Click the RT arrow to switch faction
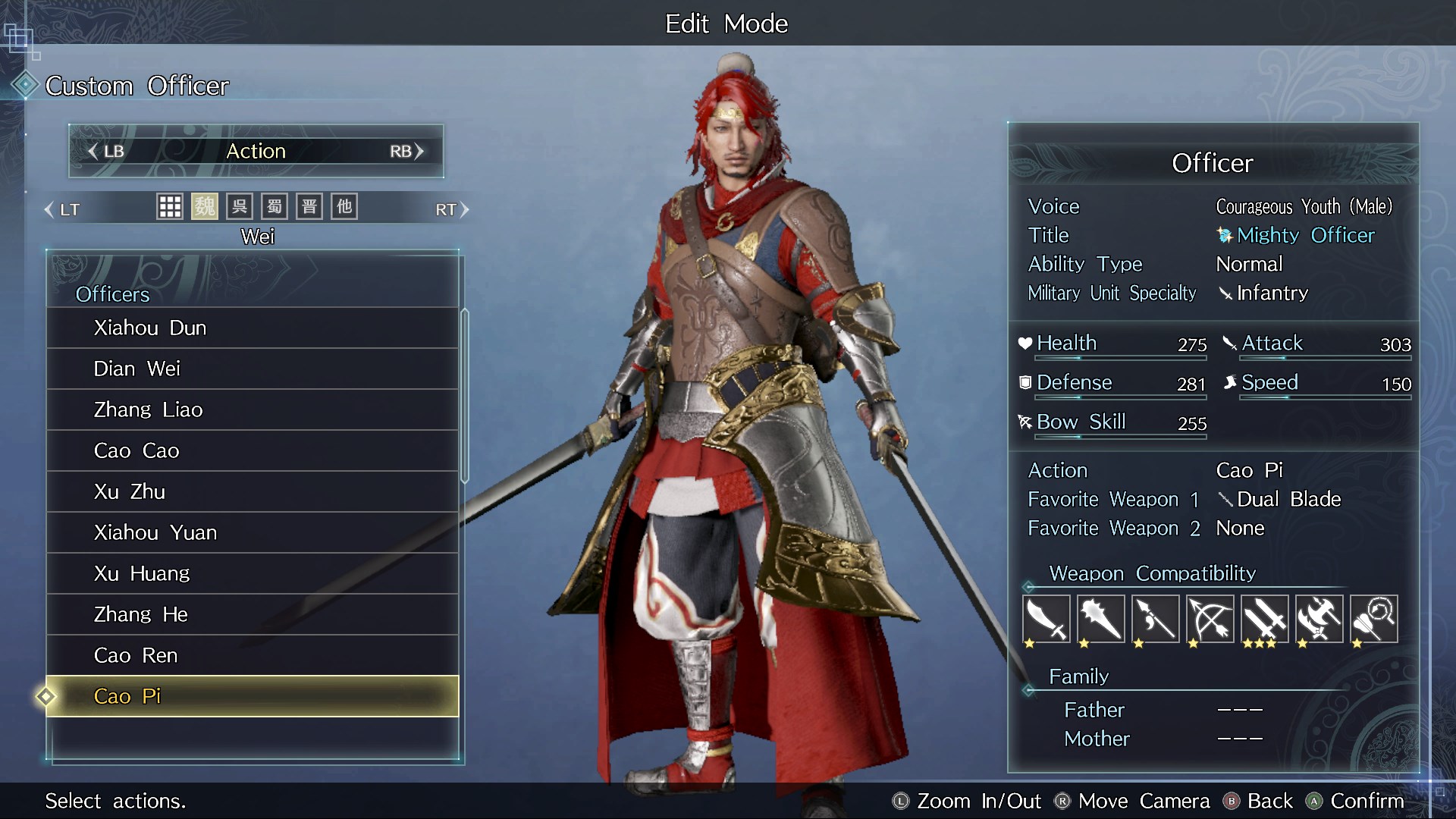Screen dimensions: 1456x819 453,209
